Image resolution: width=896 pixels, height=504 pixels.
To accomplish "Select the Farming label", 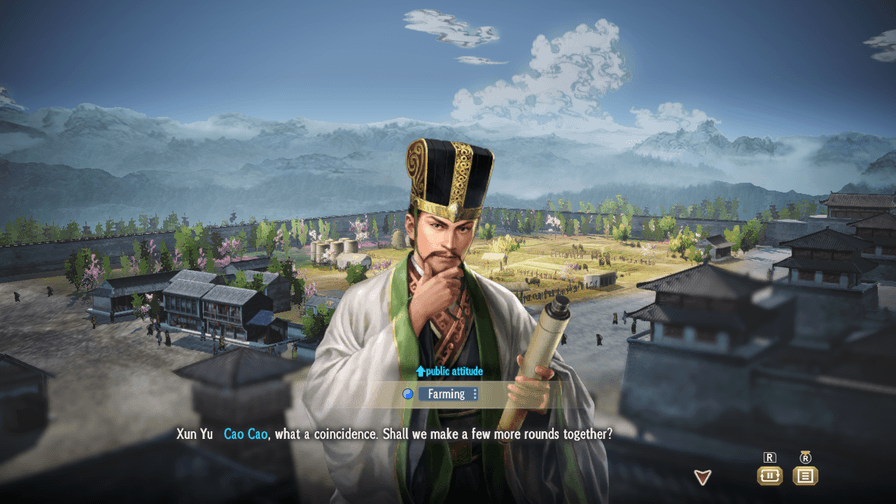I will 447,394.
